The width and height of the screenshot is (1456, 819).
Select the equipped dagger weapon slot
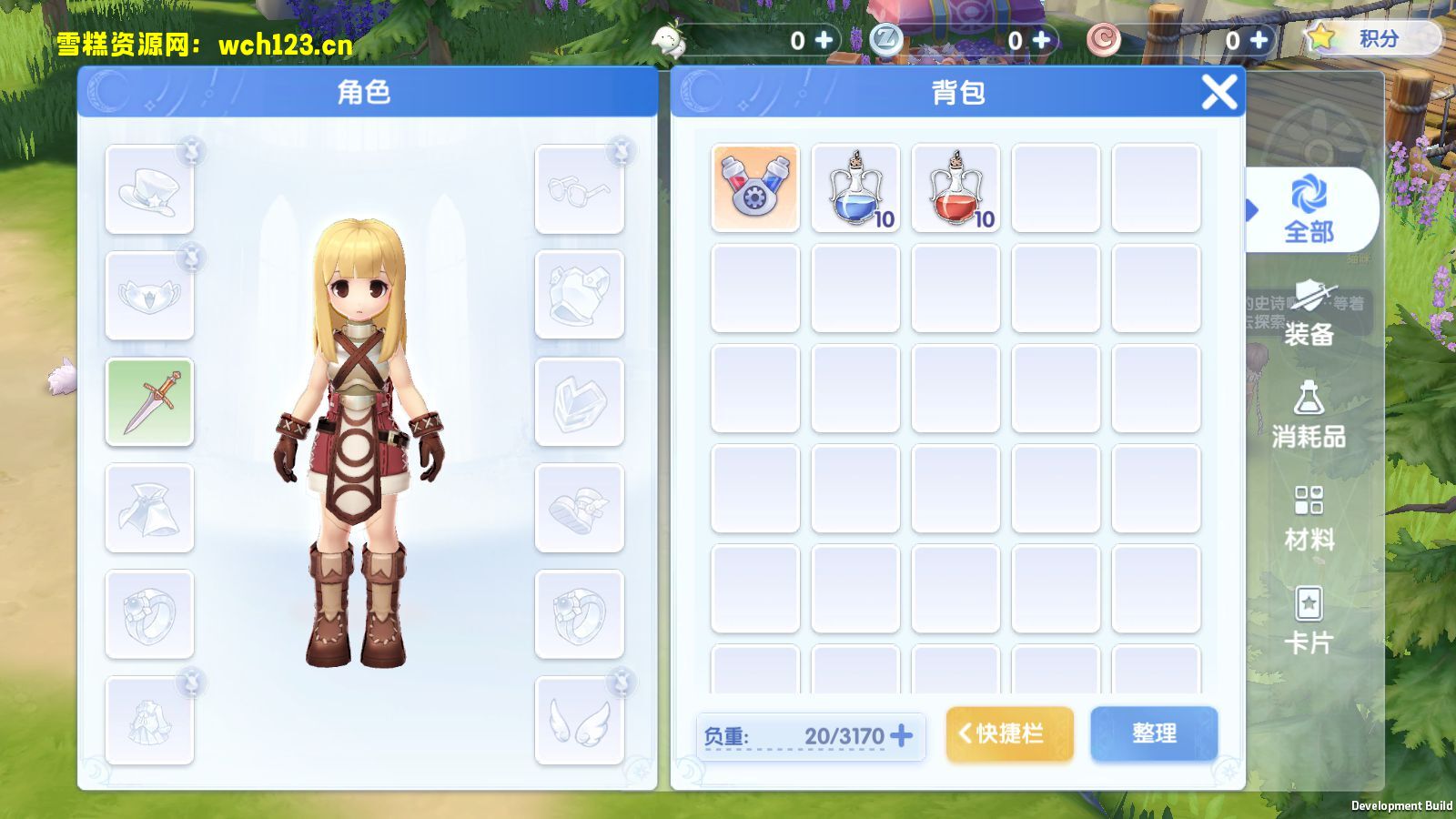149,402
